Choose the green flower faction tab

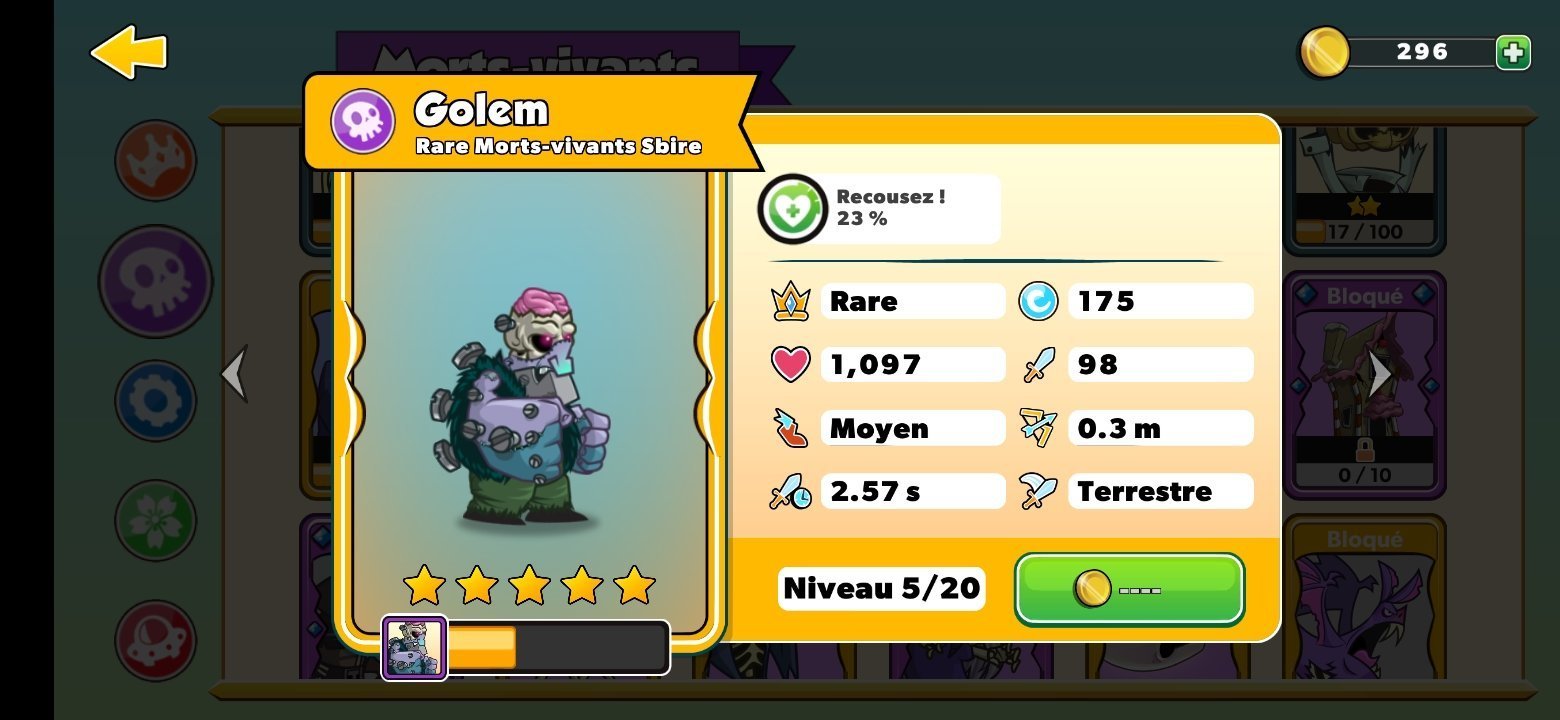tap(155, 520)
